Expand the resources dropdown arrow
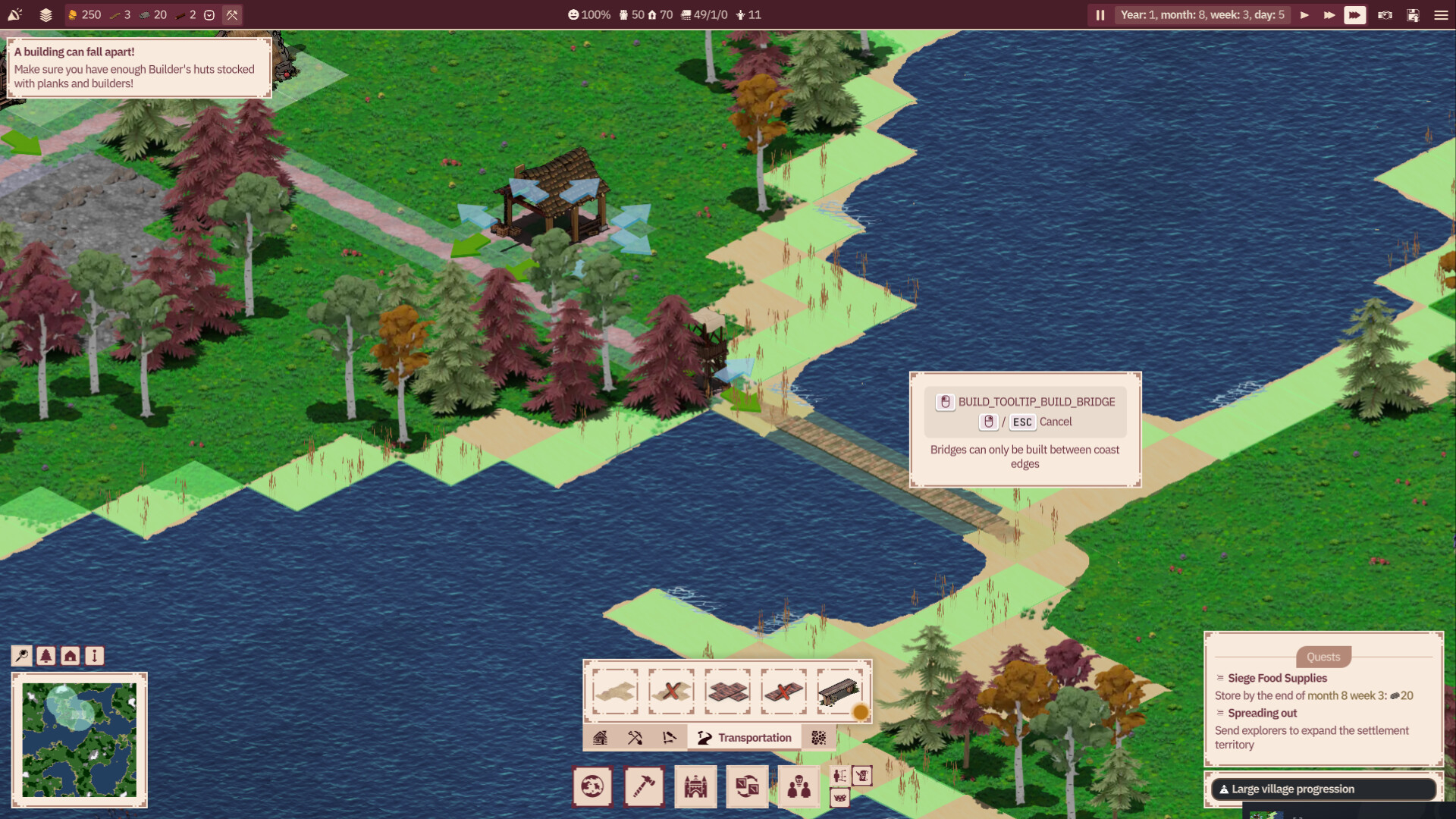 (x=209, y=15)
